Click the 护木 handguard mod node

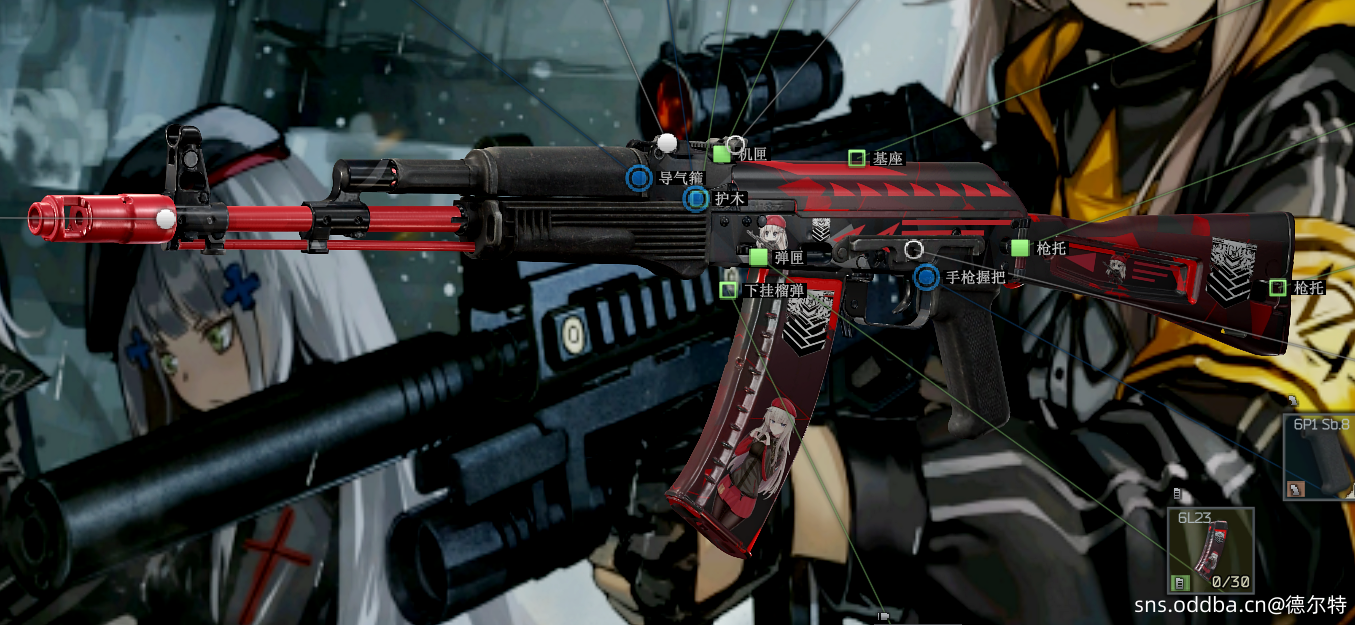(x=696, y=199)
